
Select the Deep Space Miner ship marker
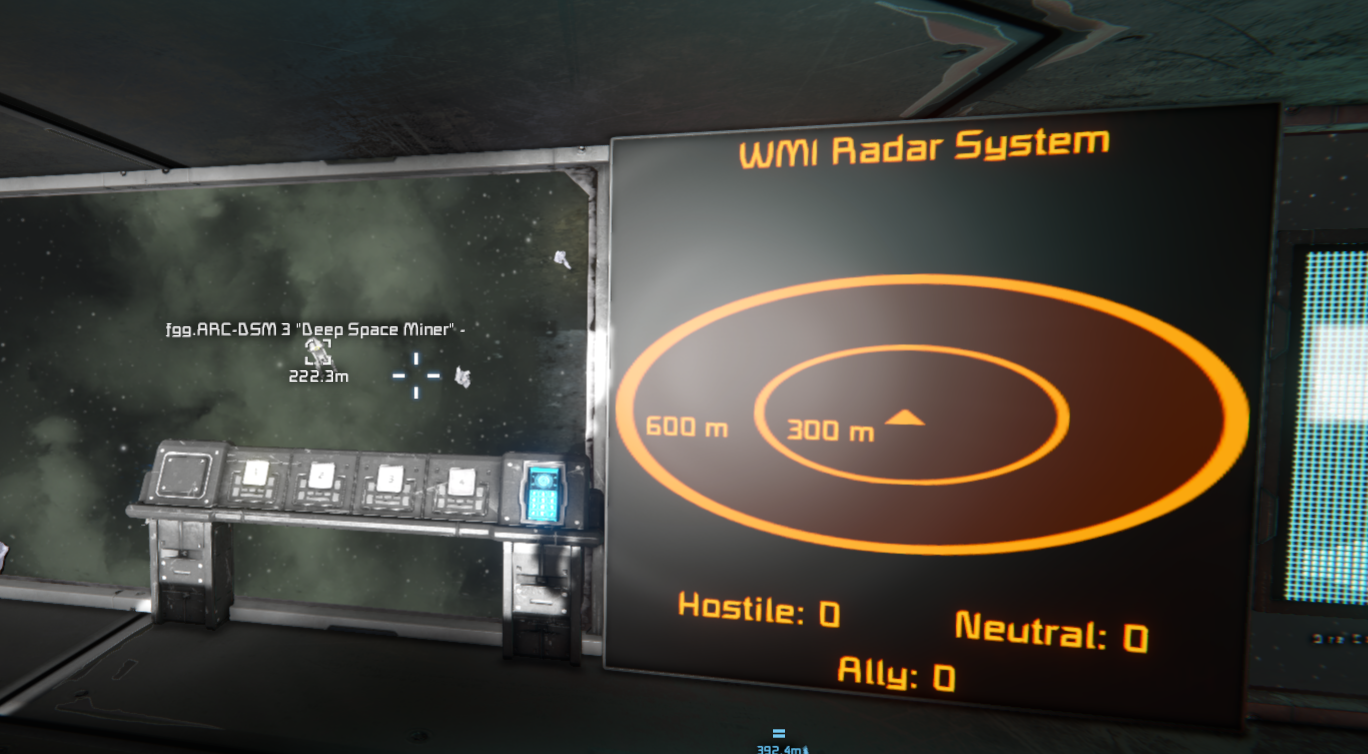[x=318, y=351]
